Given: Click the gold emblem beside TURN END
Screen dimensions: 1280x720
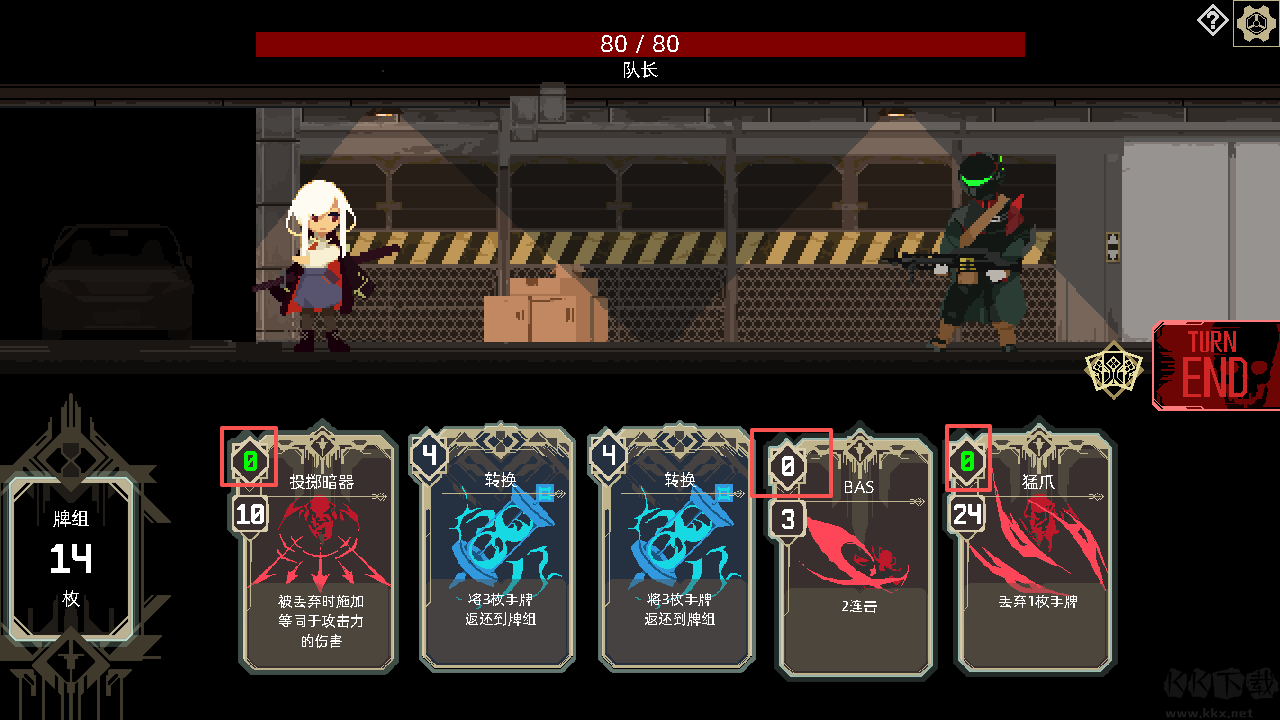Looking at the screenshot, I should 1112,370.
